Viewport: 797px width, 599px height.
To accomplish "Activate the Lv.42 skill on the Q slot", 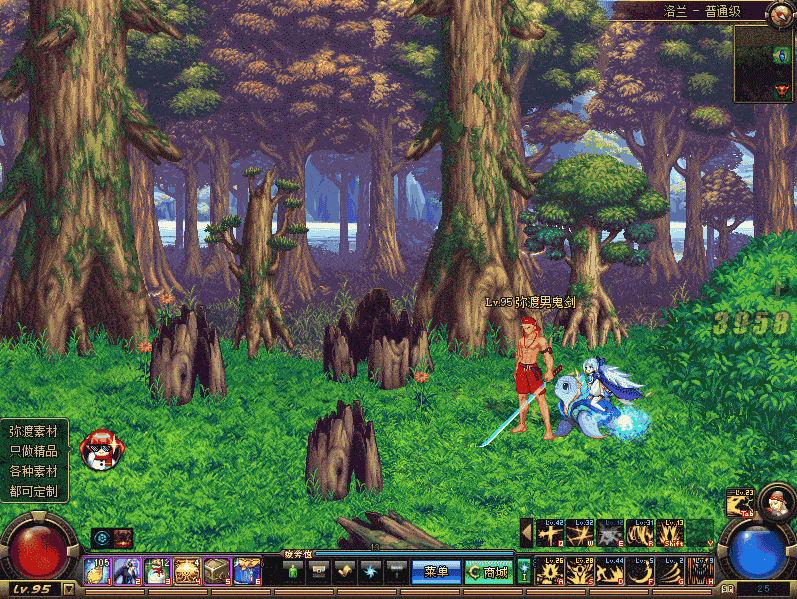I will point(551,533).
